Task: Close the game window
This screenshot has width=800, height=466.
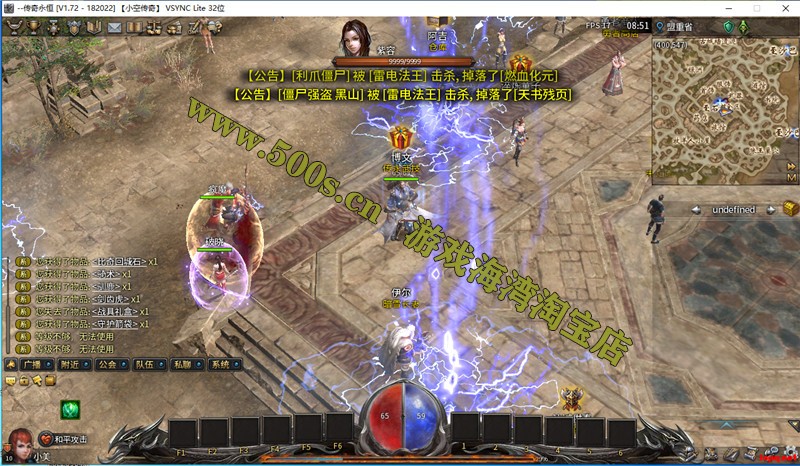Action: click(785, 8)
